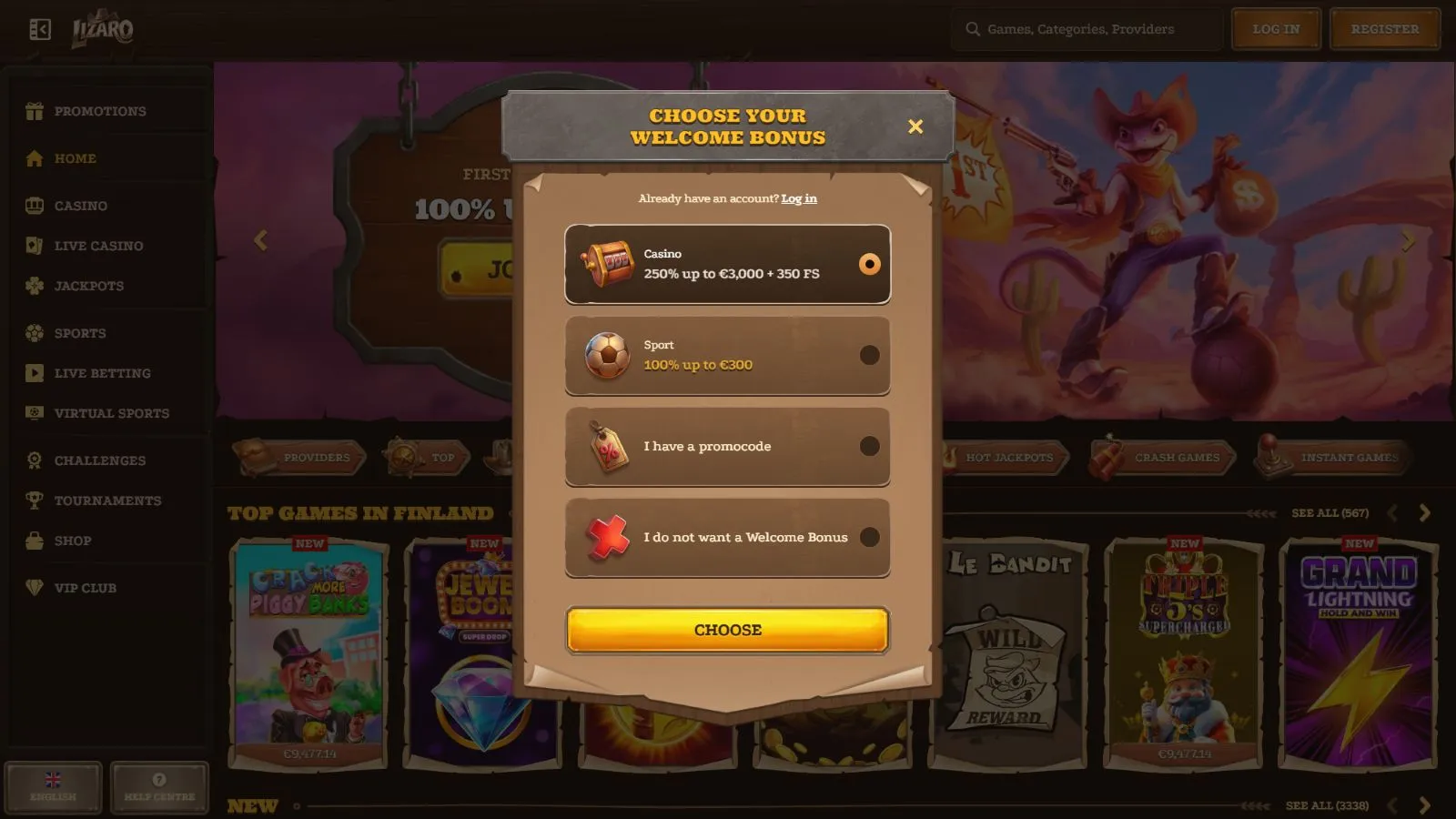The height and width of the screenshot is (819, 1456).
Task: Open the Register button in header
Action: point(1384,29)
